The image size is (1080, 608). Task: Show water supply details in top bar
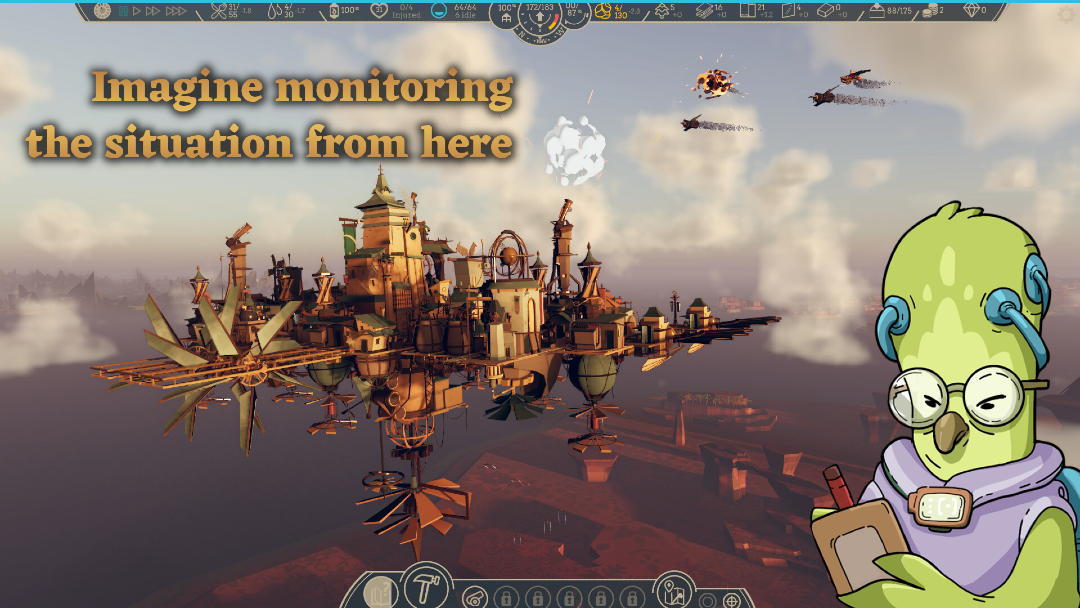point(273,11)
